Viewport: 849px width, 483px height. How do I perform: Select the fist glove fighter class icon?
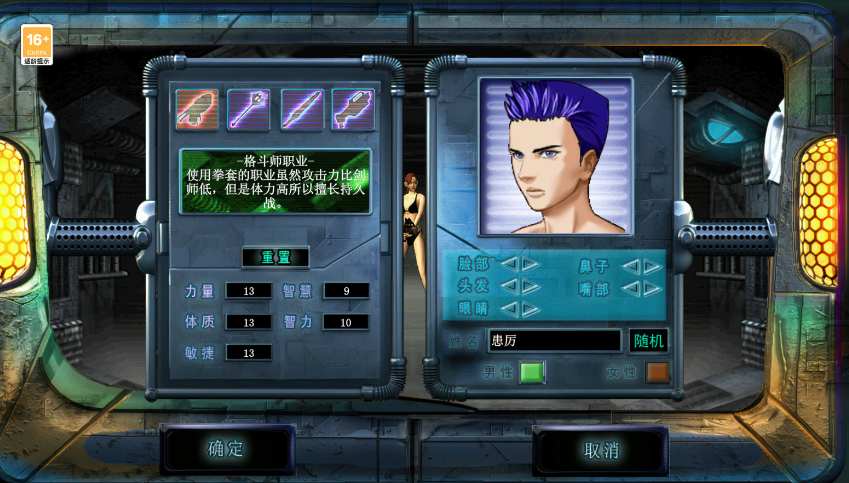pyautogui.click(x=197, y=110)
